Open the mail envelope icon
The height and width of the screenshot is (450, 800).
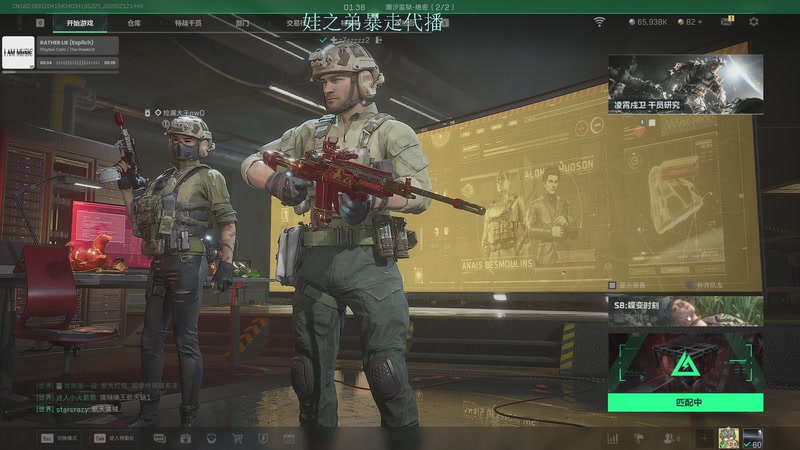(x=726, y=21)
